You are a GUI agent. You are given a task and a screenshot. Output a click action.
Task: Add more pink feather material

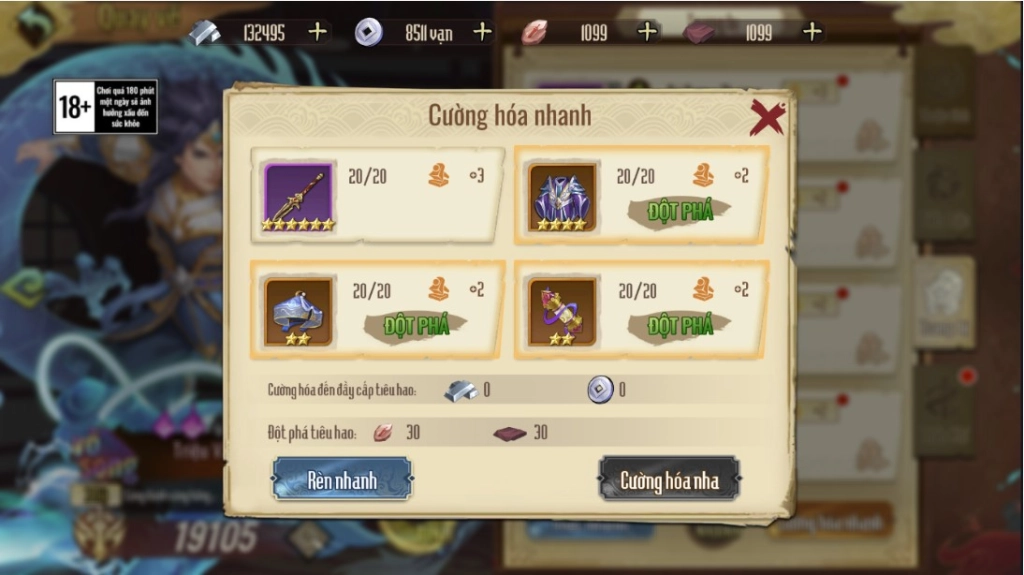coord(647,32)
